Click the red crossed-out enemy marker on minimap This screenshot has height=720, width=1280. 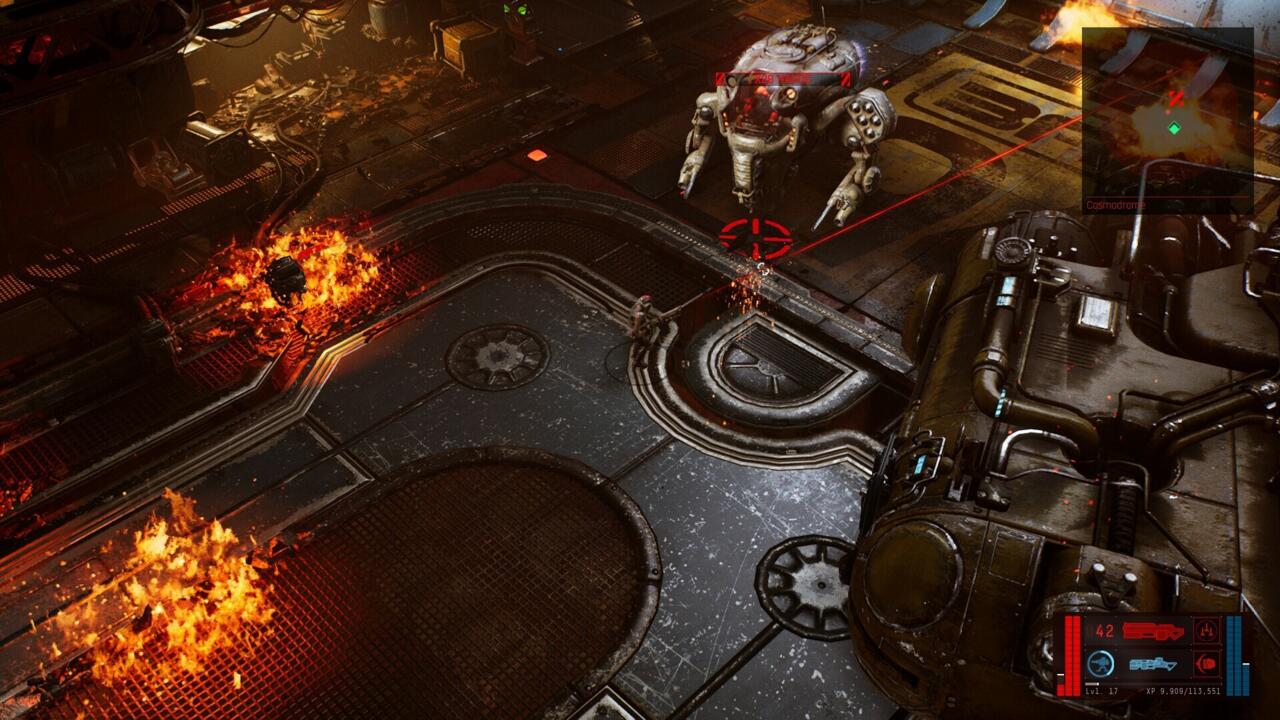coord(1176,96)
